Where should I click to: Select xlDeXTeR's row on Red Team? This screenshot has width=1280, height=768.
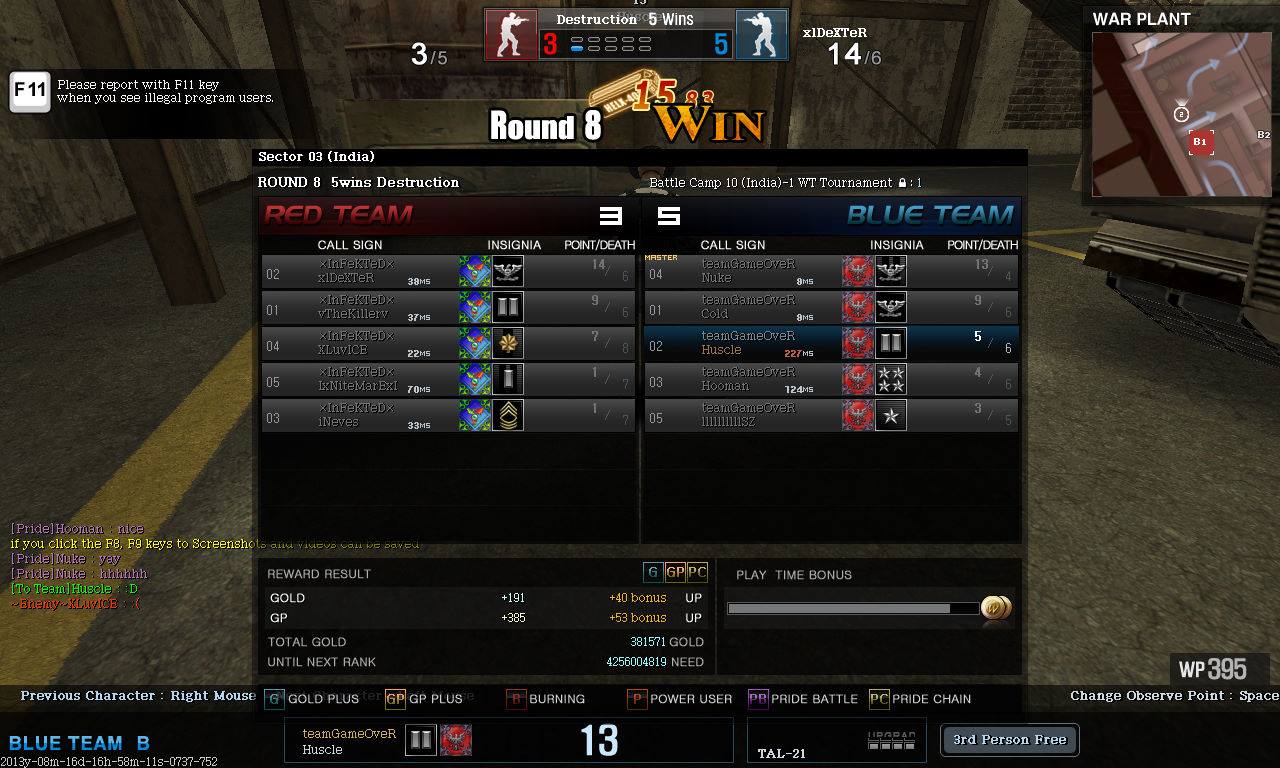pos(448,271)
